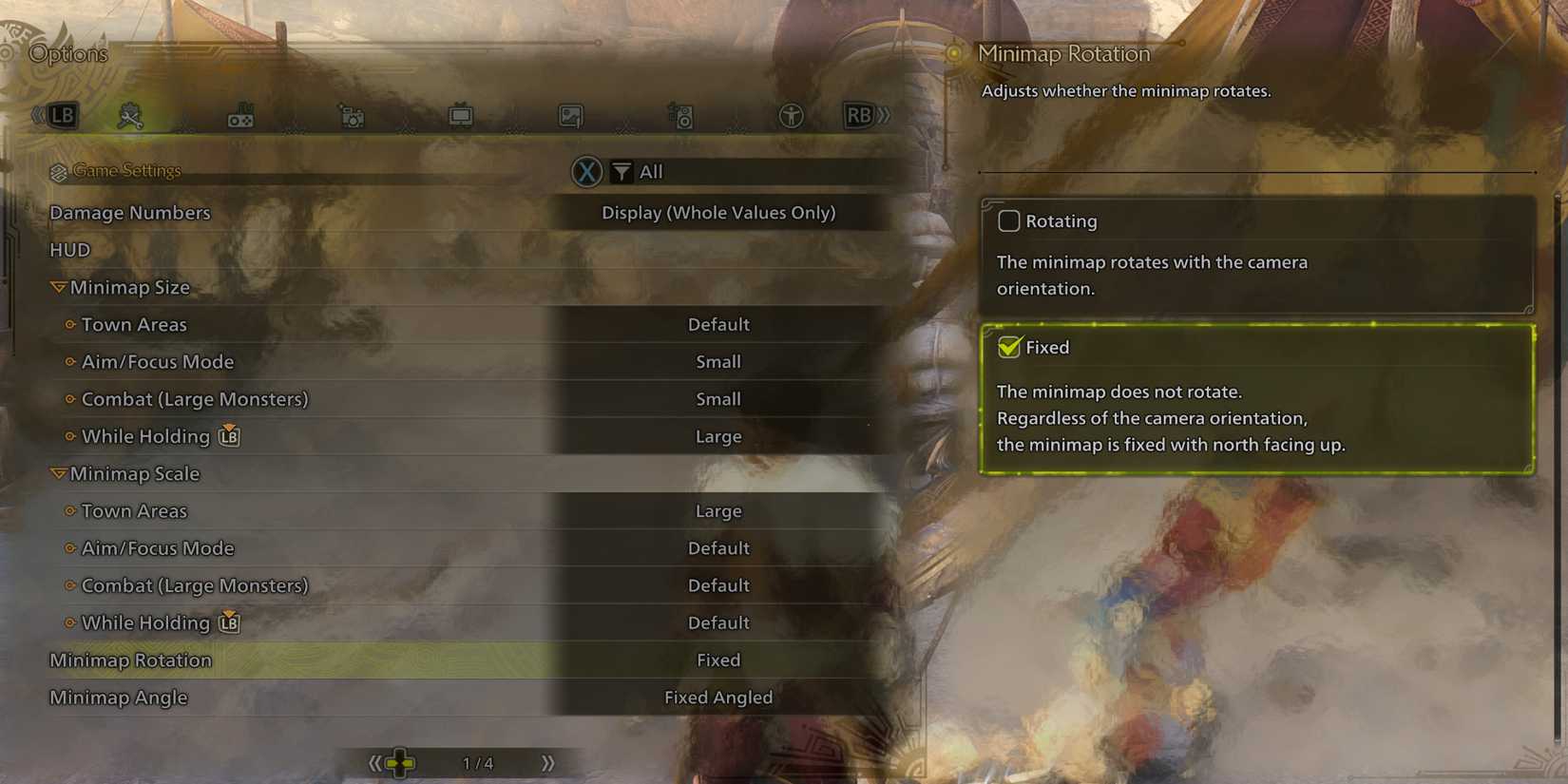Image resolution: width=1568 pixels, height=784 pixels.
Task: Click the next page arrow at bottom
Action: tap(547, 761)
